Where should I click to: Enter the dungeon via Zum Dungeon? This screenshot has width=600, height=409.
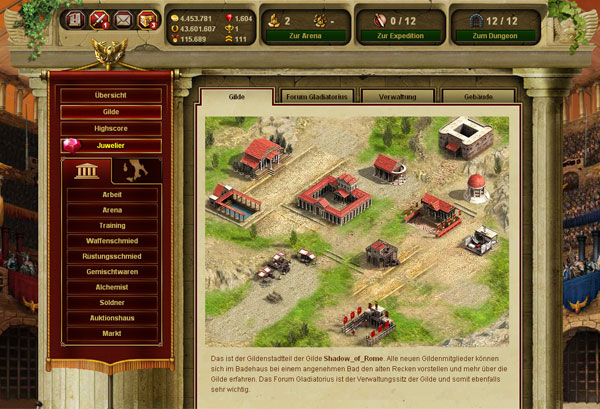coord(495,35)
